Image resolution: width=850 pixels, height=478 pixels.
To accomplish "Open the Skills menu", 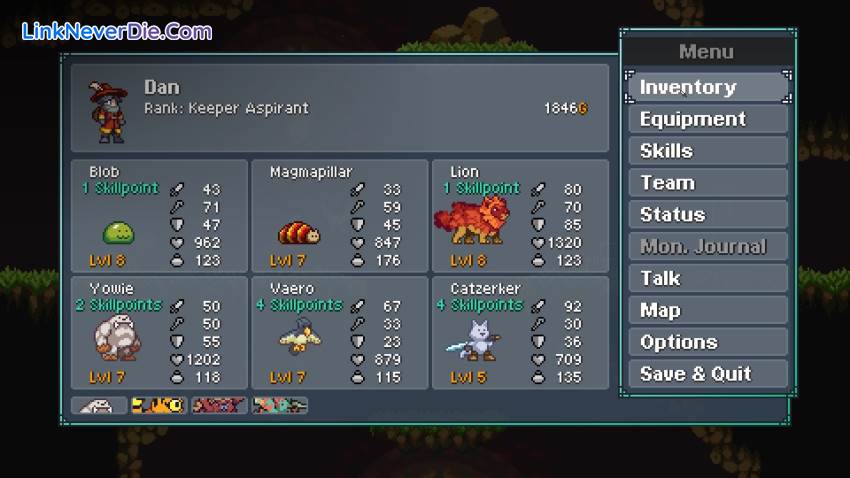I will click(x=708, y=151).
